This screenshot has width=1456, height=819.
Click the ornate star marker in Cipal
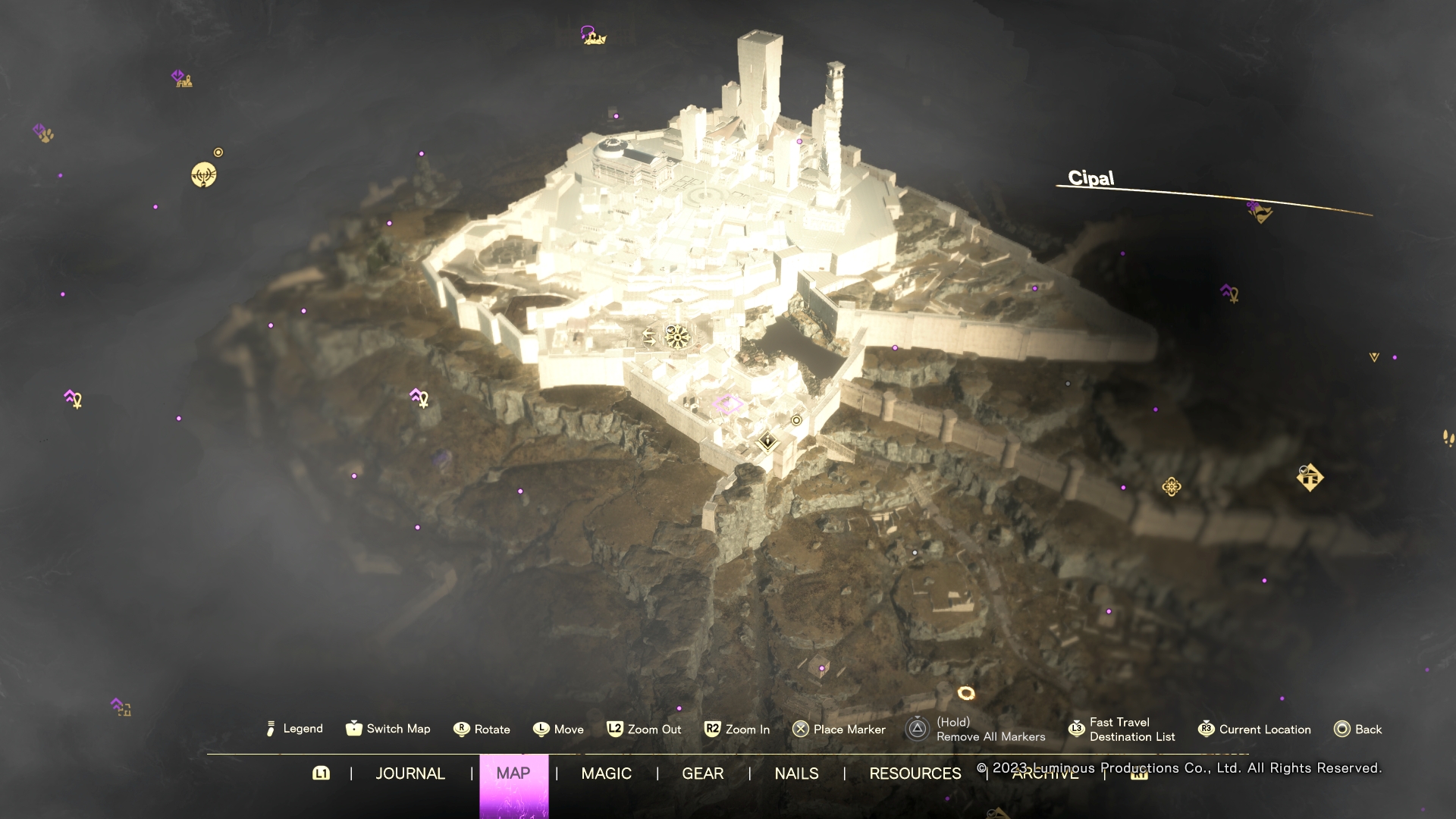click(676, 336)
